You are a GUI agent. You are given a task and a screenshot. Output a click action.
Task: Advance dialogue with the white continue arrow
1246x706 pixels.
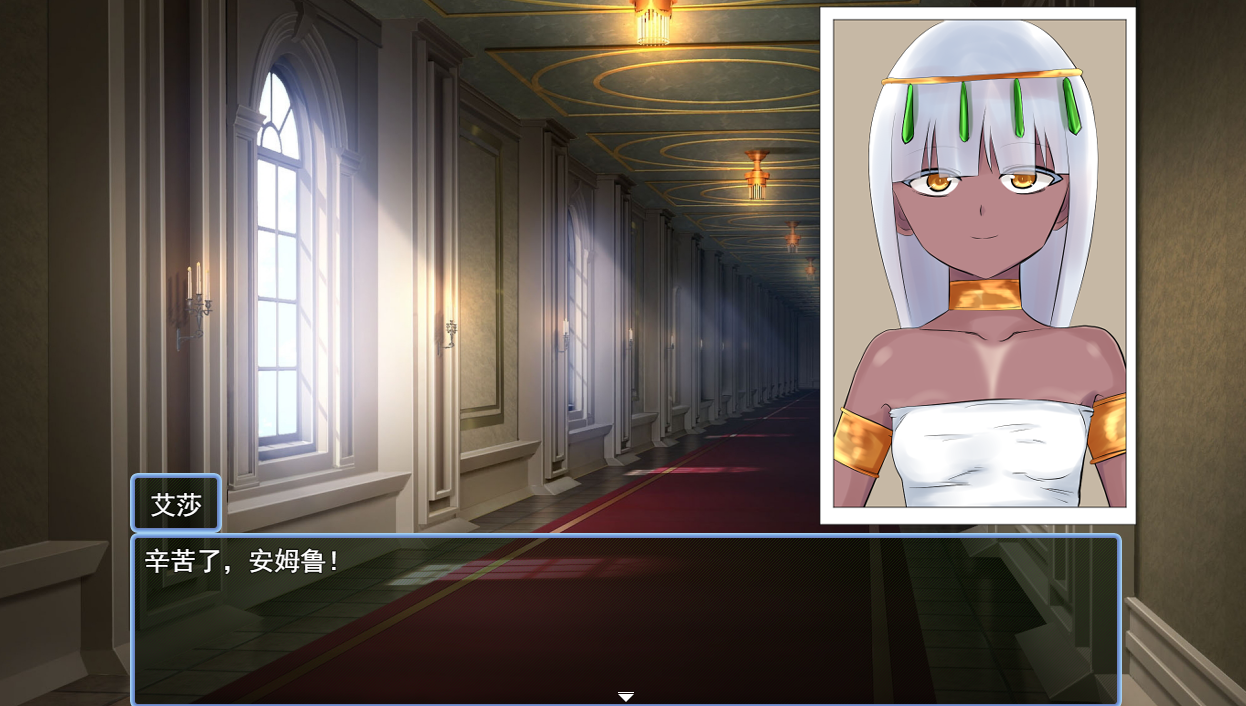(626, 696)
